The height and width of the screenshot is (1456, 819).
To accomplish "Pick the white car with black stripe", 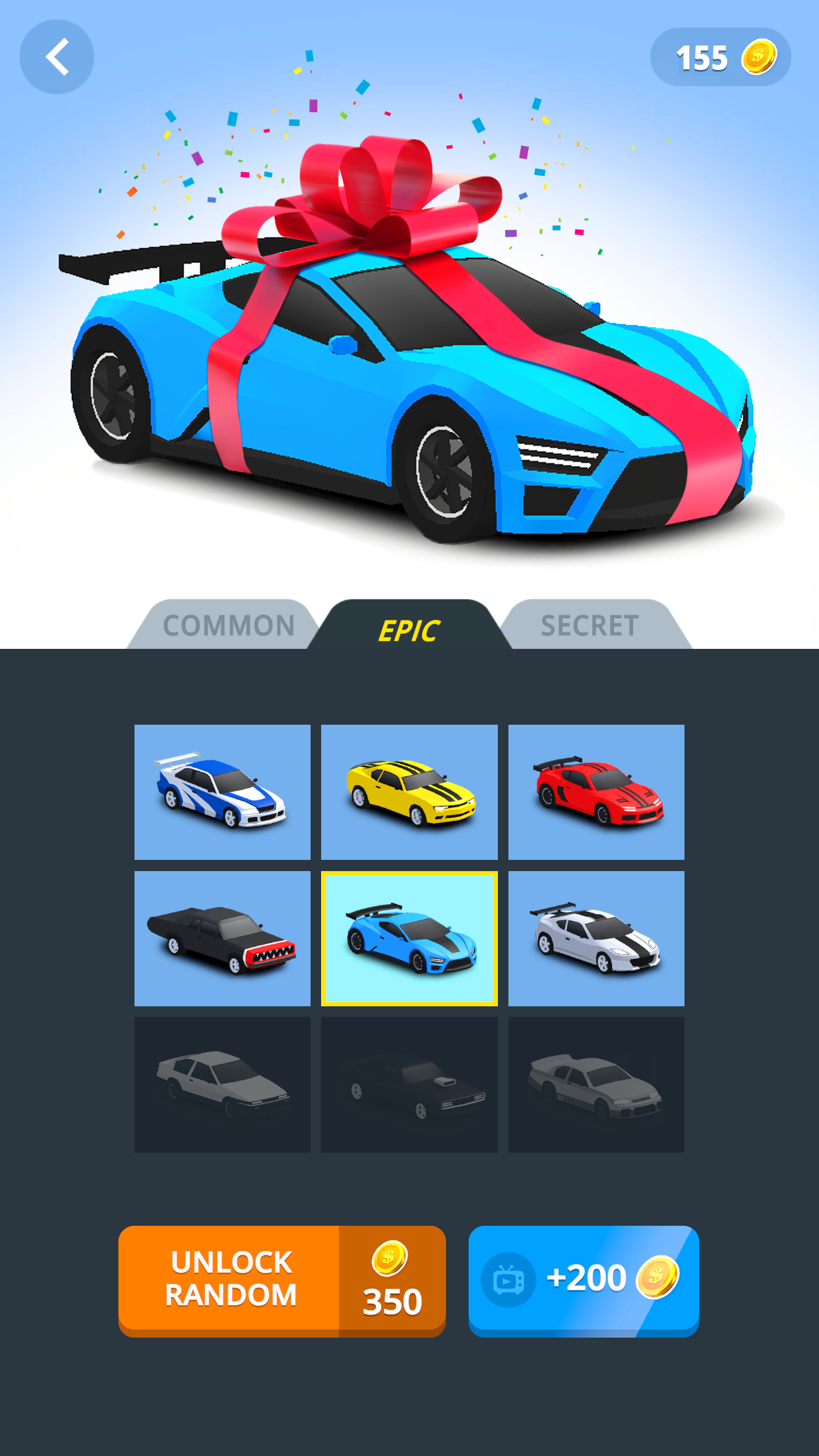I will [x=596, y=938].
